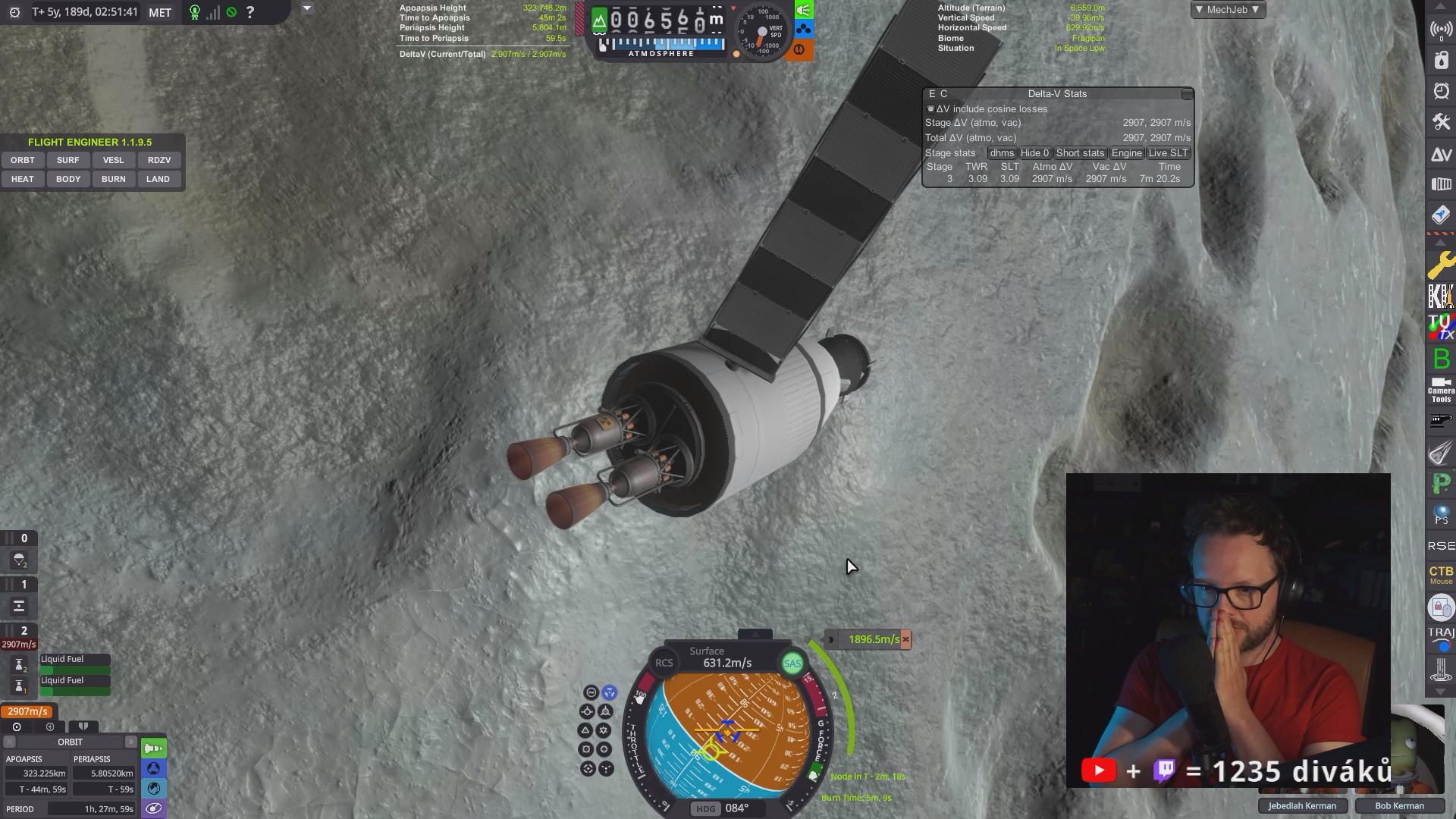Open the ORBT readout in Flight Engineer
The image size is (1456, 819).
23,160
